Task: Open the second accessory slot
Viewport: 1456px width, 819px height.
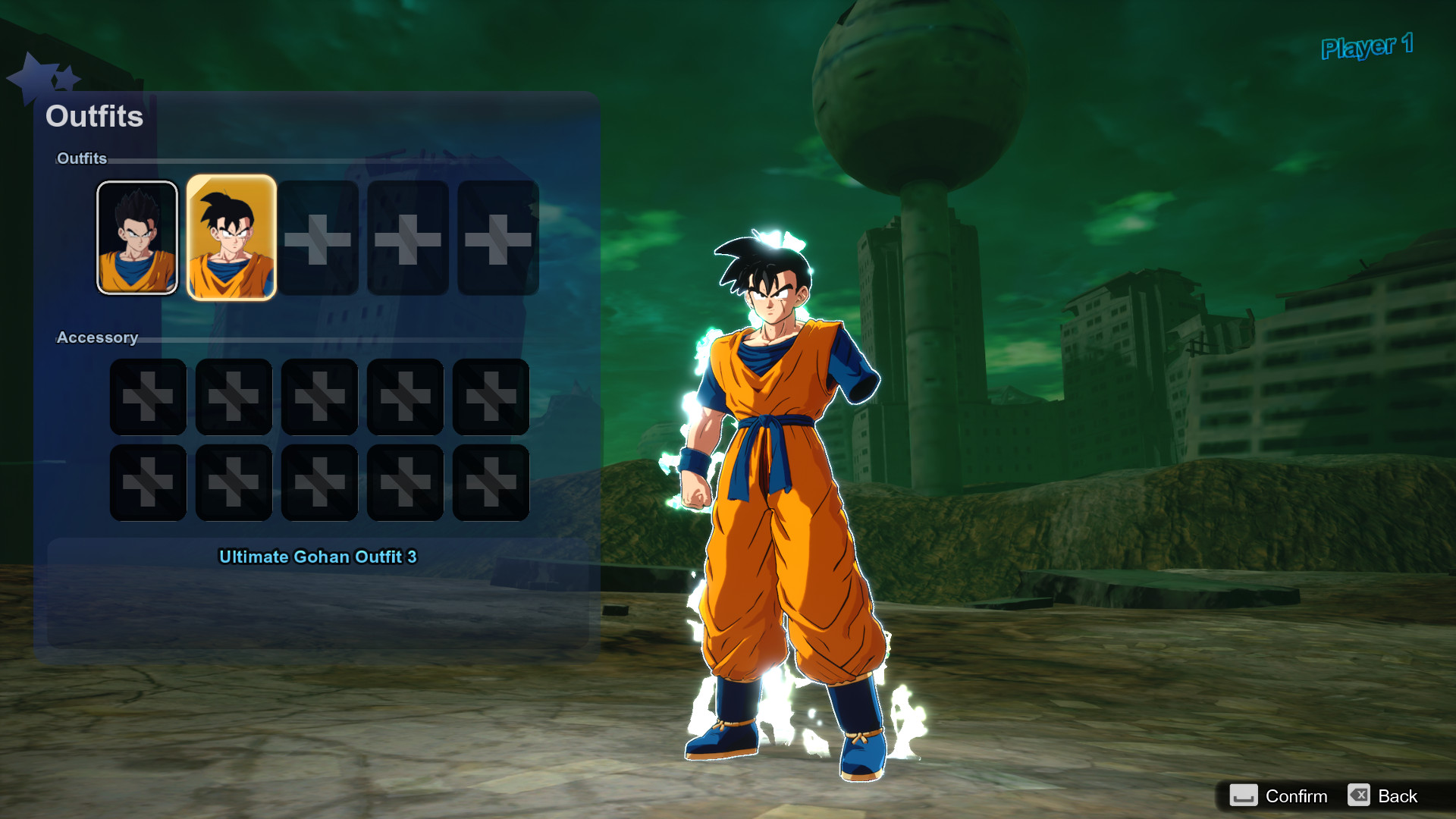Action: tap(234, 397)
